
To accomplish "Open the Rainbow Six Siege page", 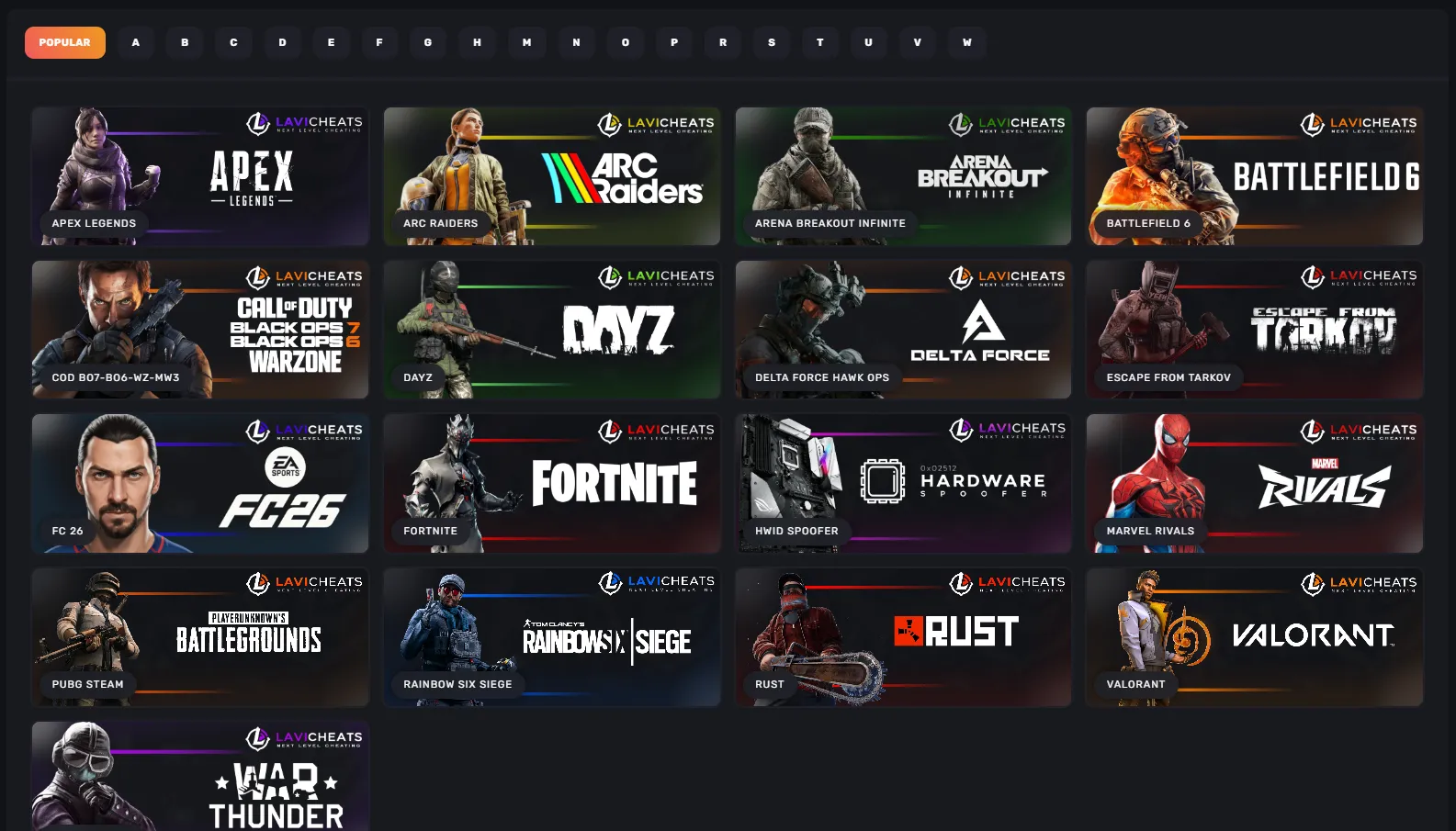I will (x=551, y=637).
